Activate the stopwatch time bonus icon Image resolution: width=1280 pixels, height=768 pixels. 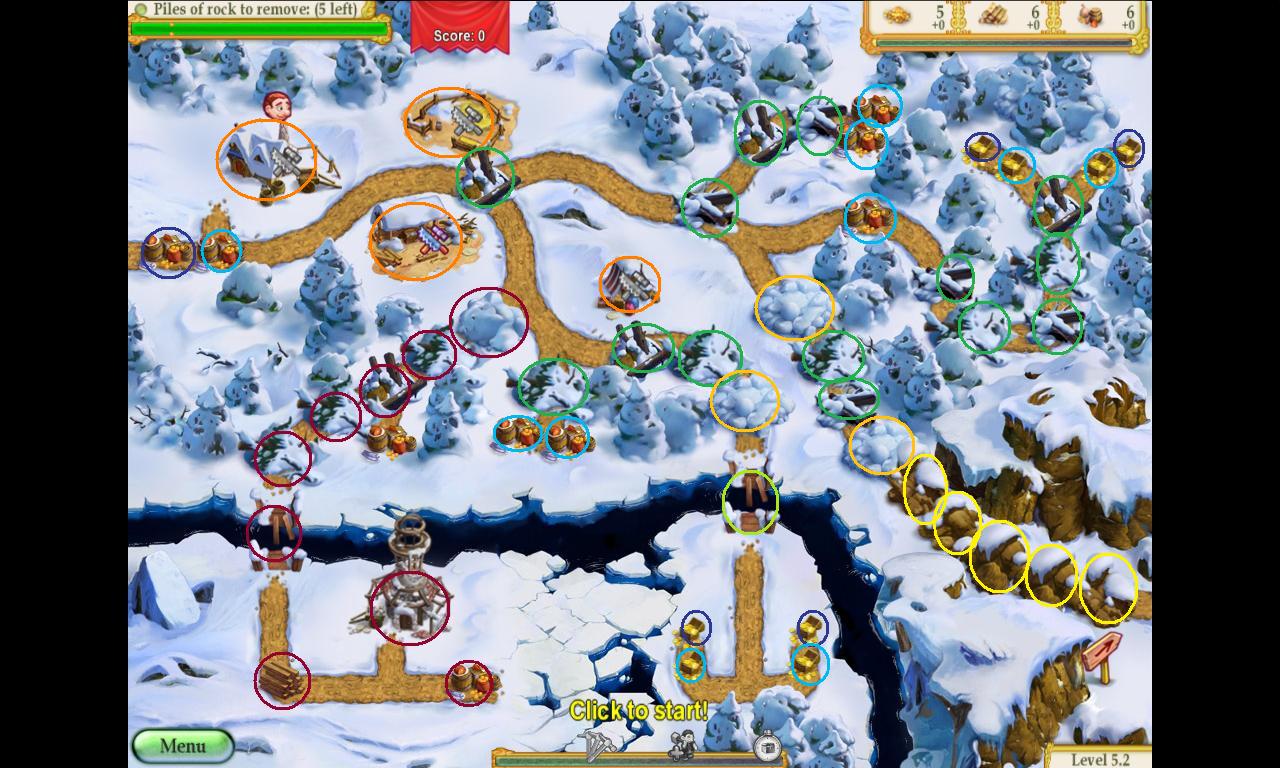pyautogui.click(x=766, y=745)
